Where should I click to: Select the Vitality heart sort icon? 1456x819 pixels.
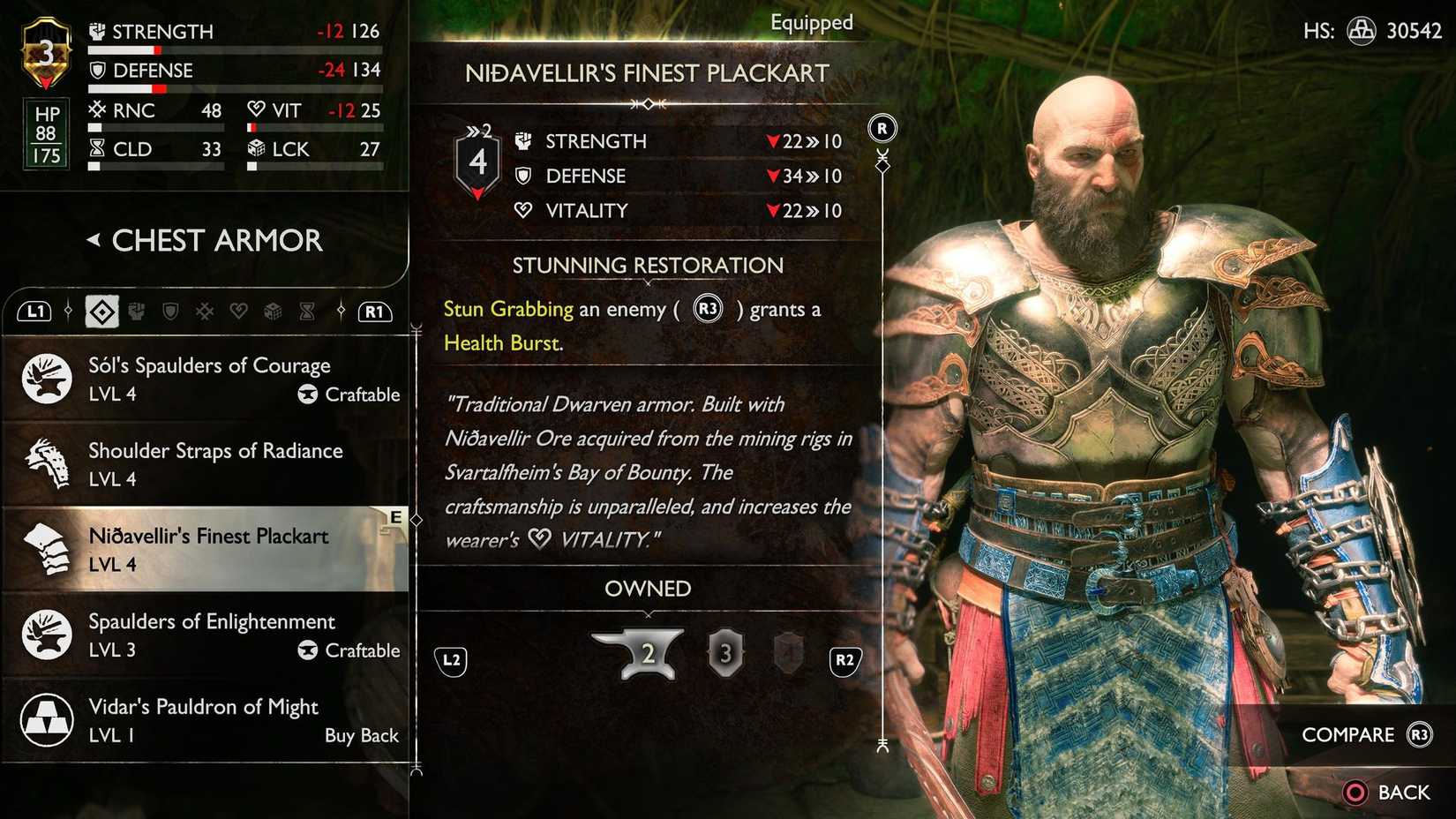238,311
